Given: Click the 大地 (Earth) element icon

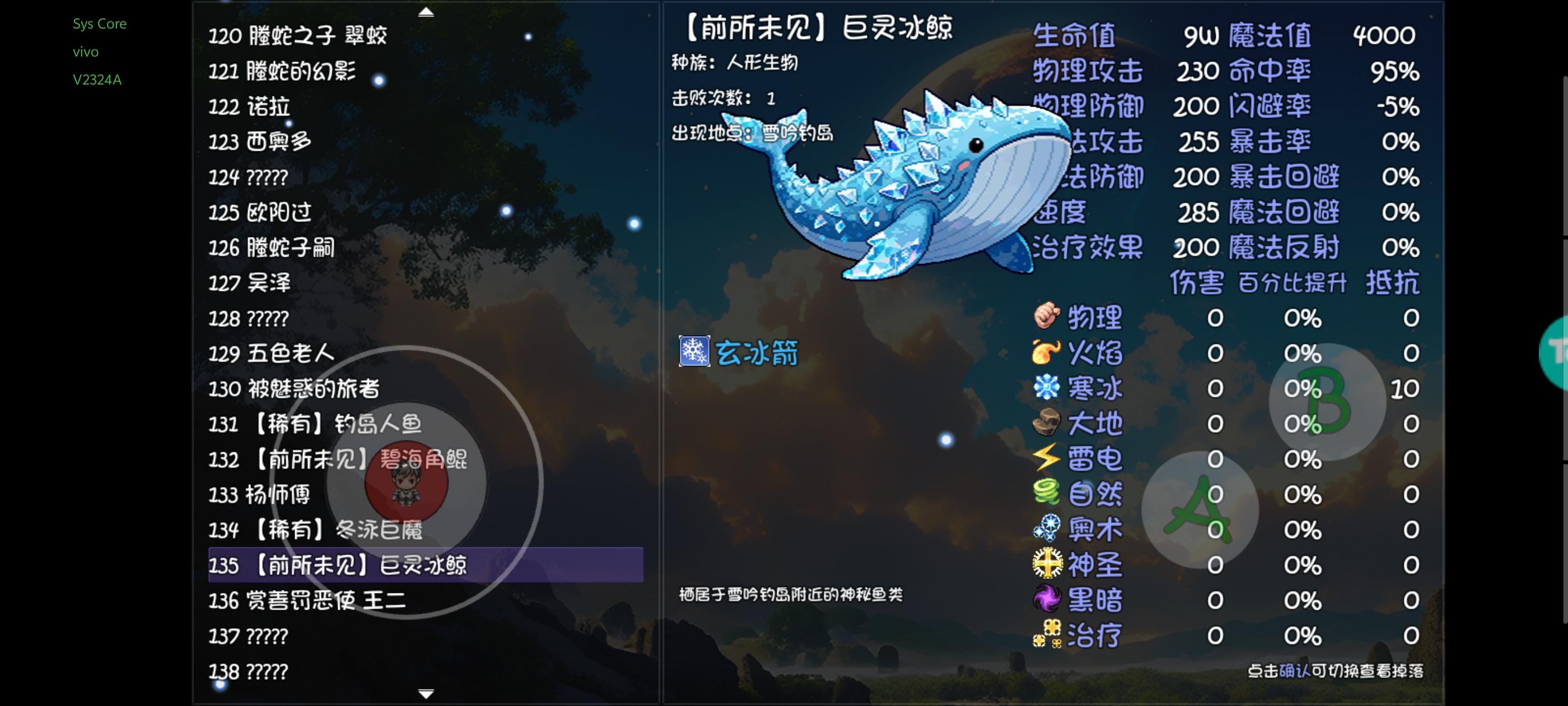Looking at the screenshot, I should click(x=1049, y=422).
